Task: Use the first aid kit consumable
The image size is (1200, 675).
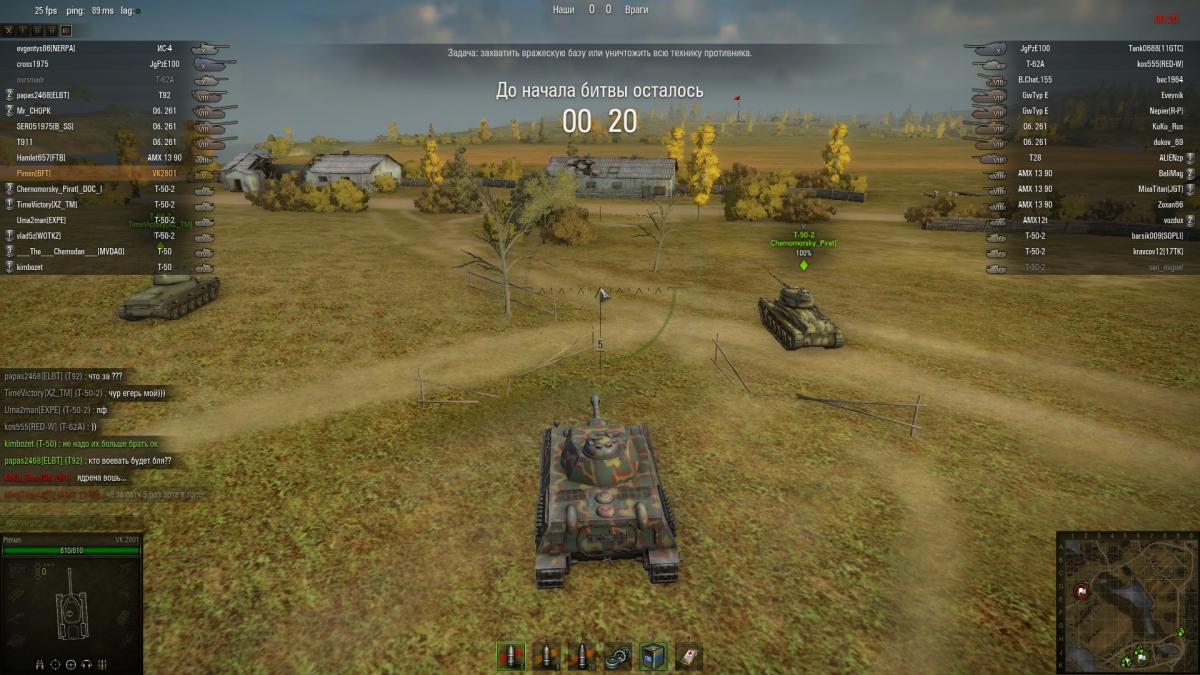Action: click(x=688, y=656)
